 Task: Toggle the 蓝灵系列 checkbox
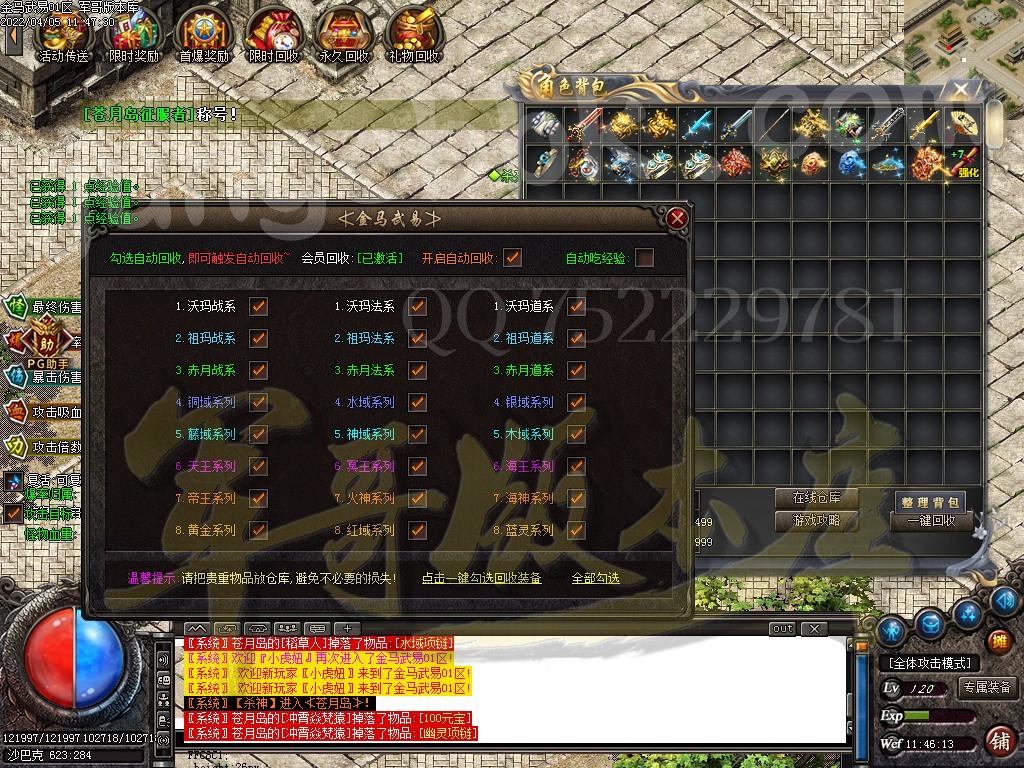point(576,530)
